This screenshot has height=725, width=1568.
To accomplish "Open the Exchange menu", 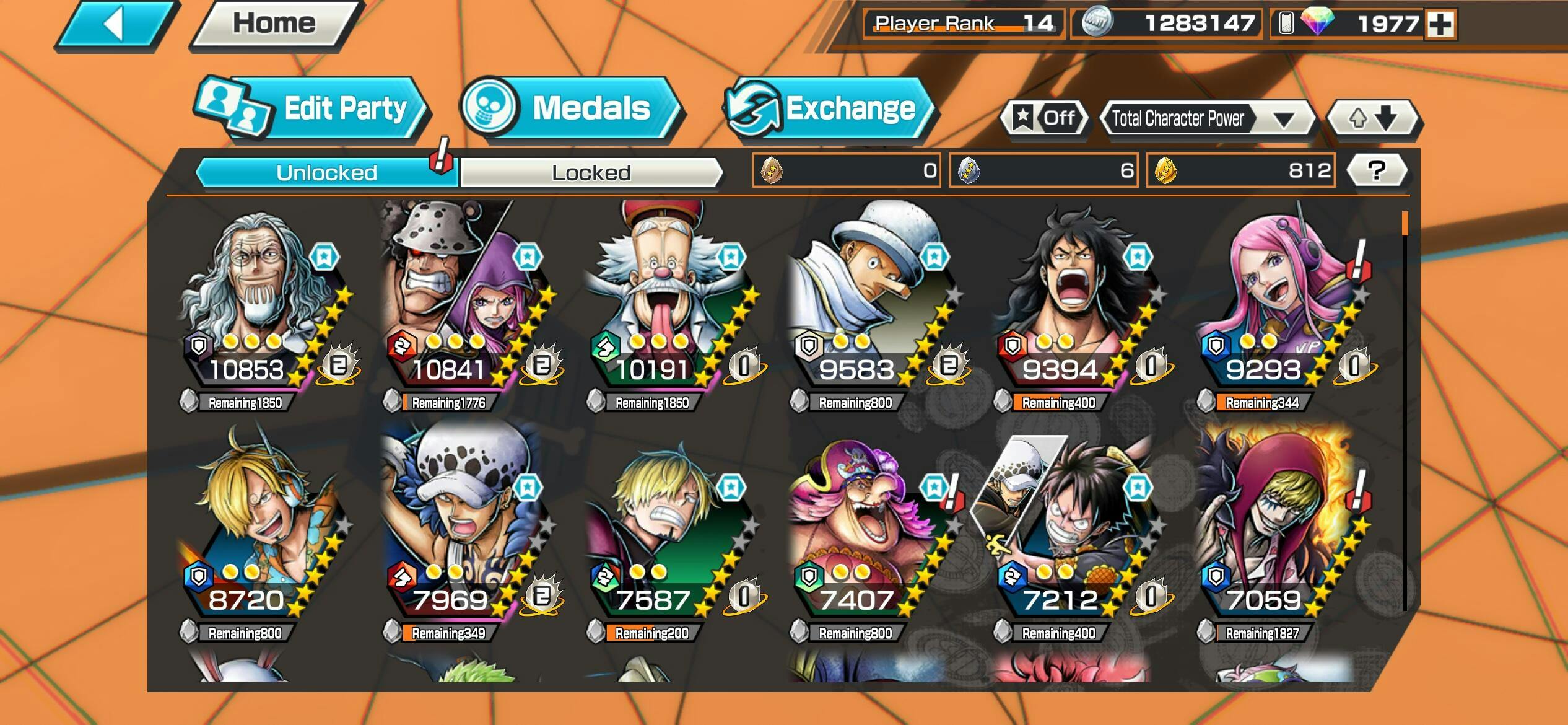I will click(x=829, y=108).
